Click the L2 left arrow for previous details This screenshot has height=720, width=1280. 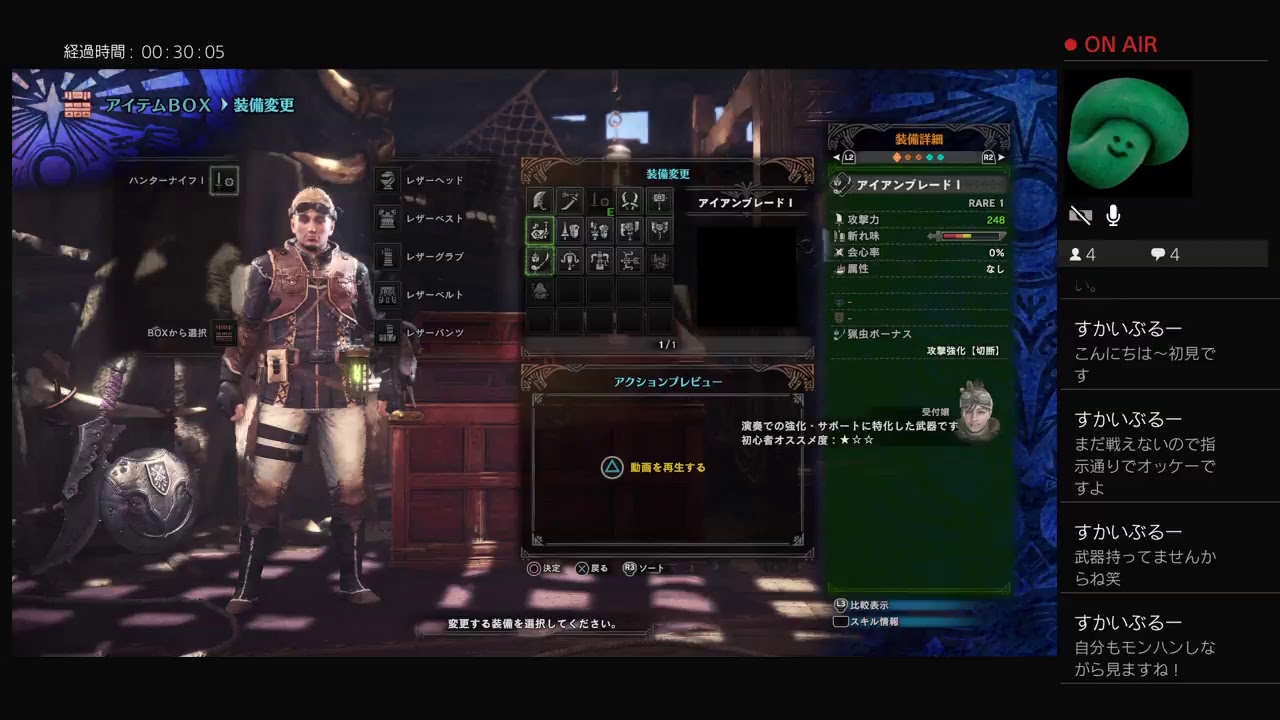(x=838, y=157)
